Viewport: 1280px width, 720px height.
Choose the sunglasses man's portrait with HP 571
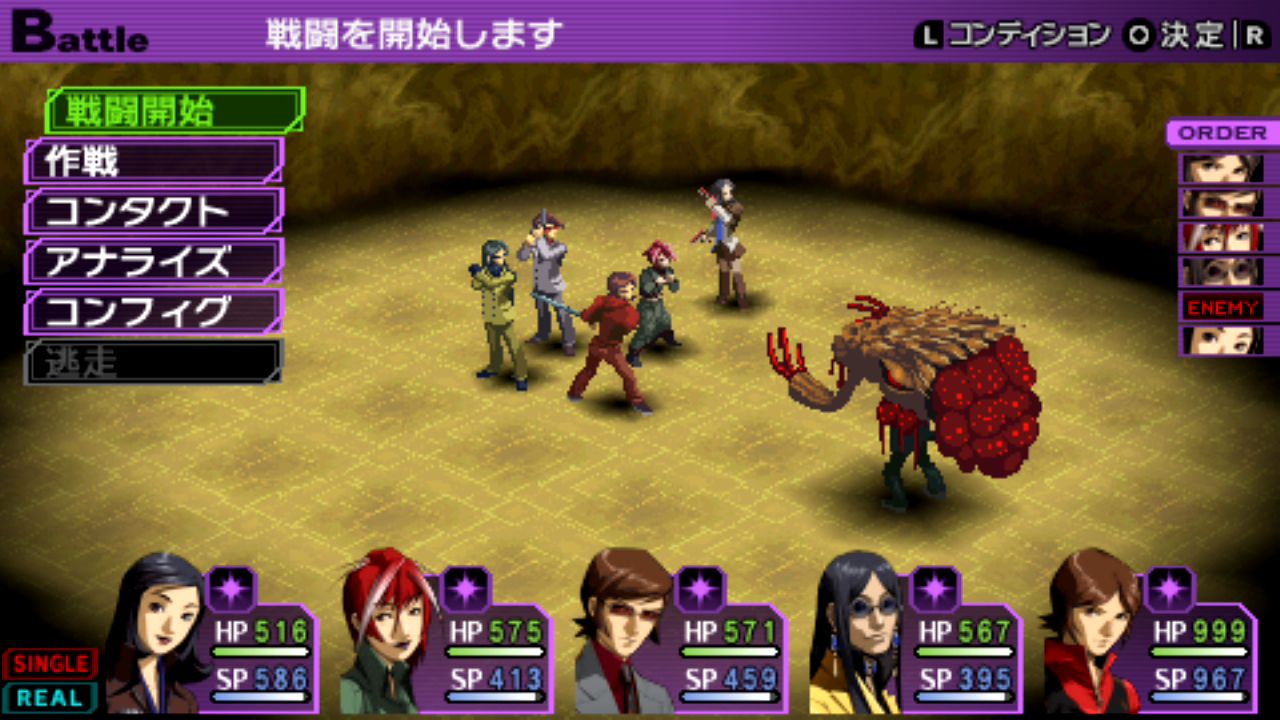(x=620, y=635)
